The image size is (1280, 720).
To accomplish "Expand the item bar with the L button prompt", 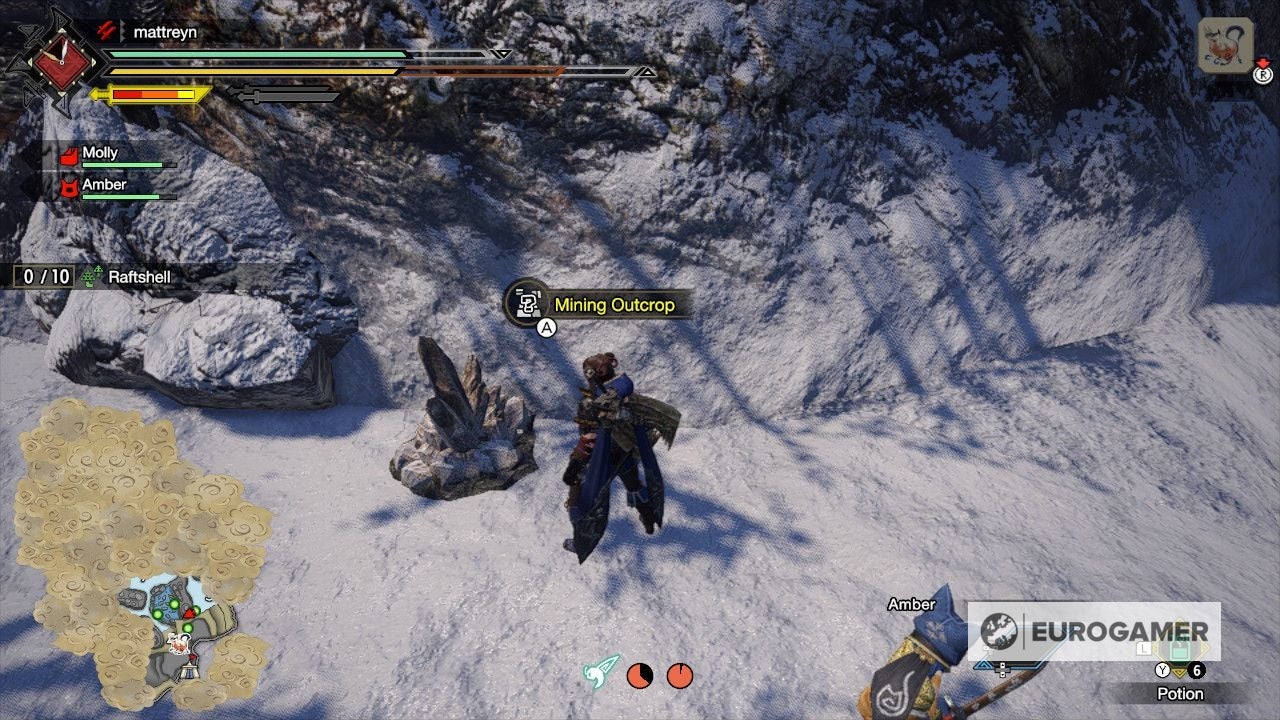I will 1144,650.
